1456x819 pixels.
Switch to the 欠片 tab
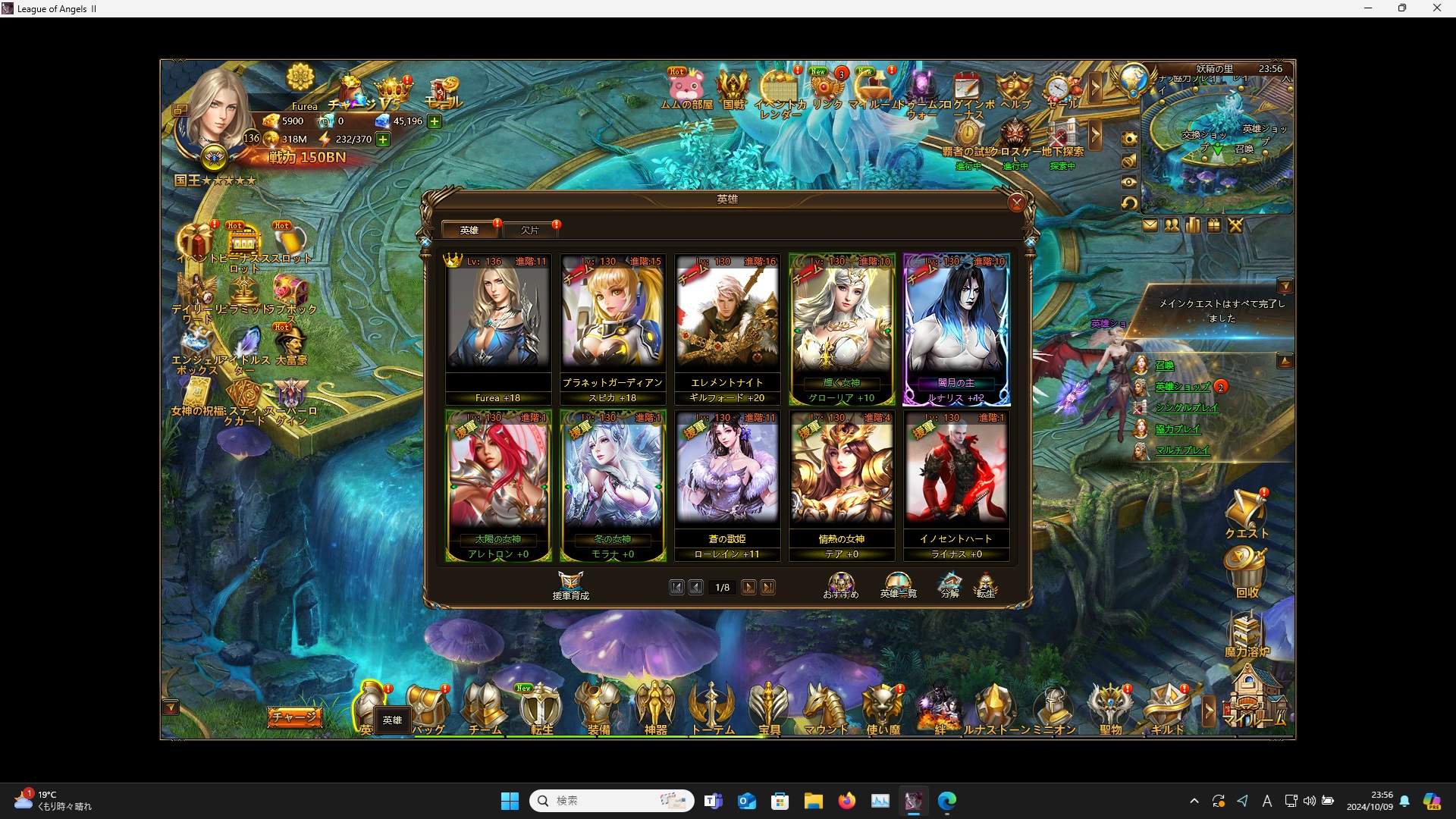click(531, 230)
